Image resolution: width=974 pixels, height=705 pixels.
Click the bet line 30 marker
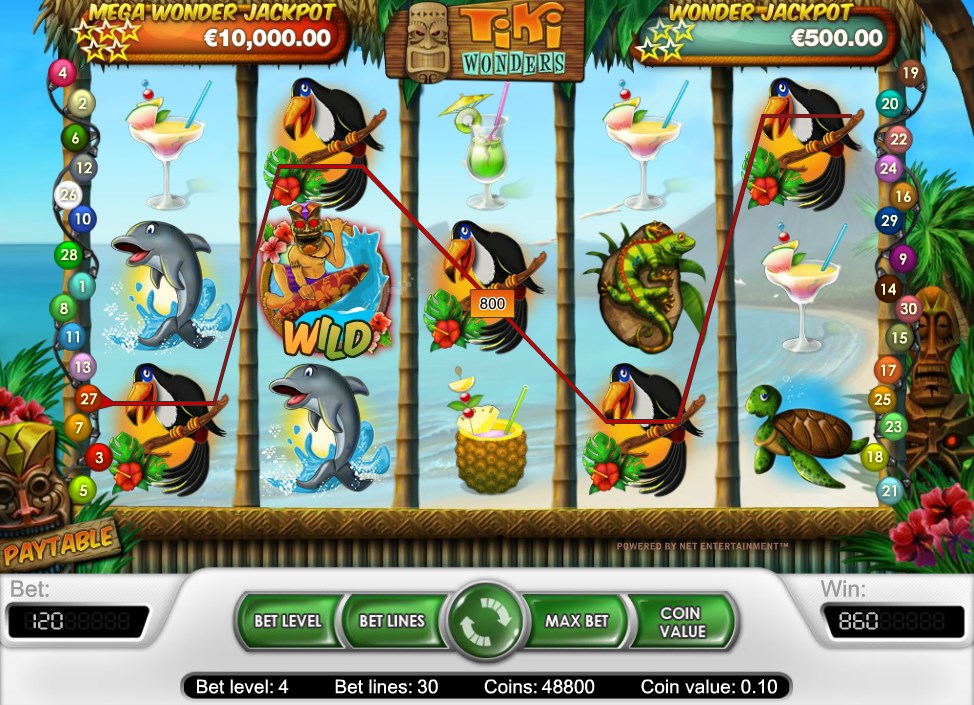pos(908,309)
